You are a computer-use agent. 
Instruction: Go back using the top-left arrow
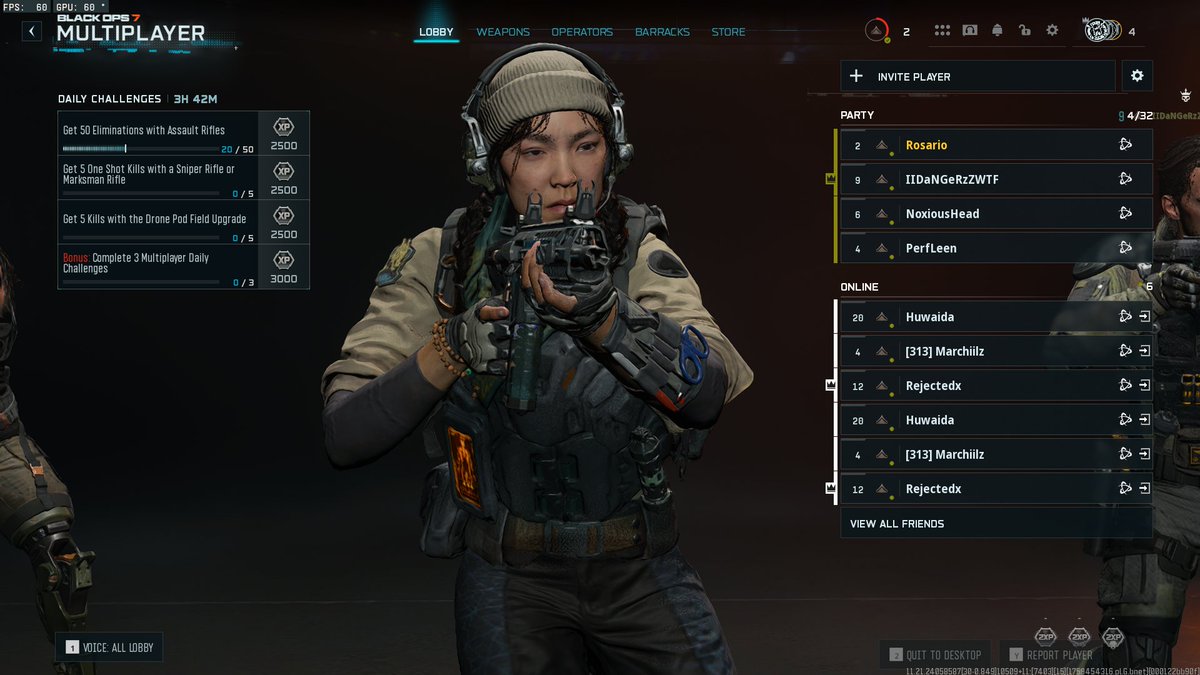click(x=32, y=31)
